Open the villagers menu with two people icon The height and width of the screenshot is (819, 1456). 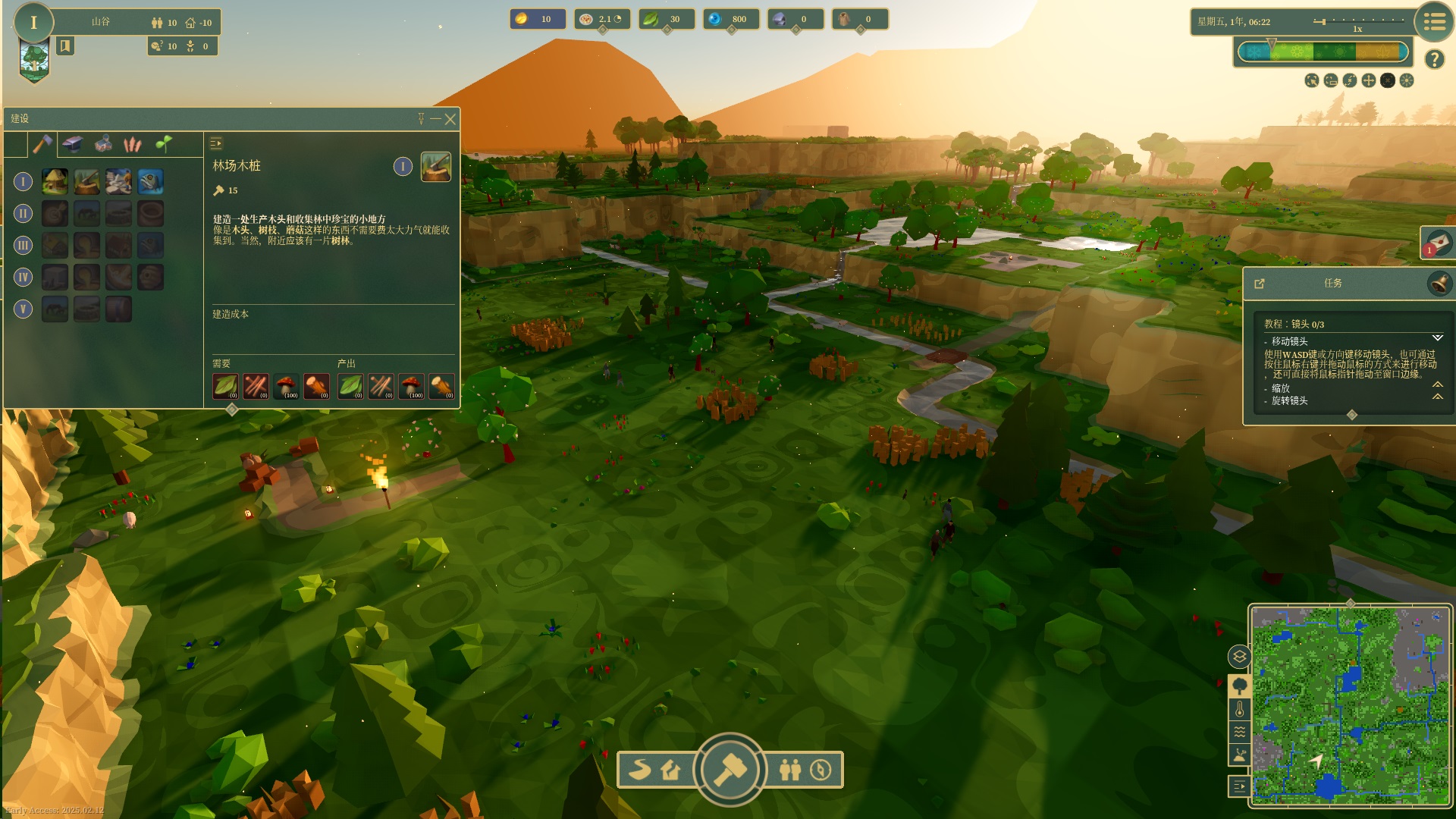(x=790, y=770)
